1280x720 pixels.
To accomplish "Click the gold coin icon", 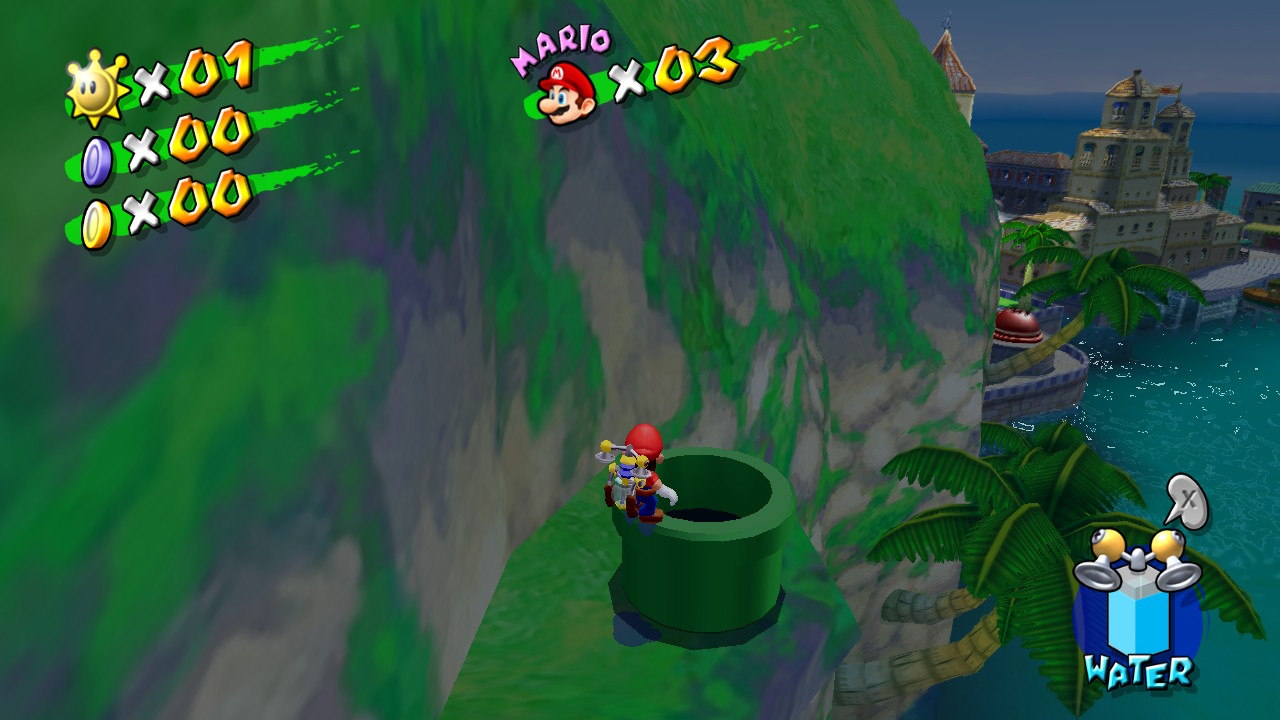I will pyautogui.click(x=96, y=223).
